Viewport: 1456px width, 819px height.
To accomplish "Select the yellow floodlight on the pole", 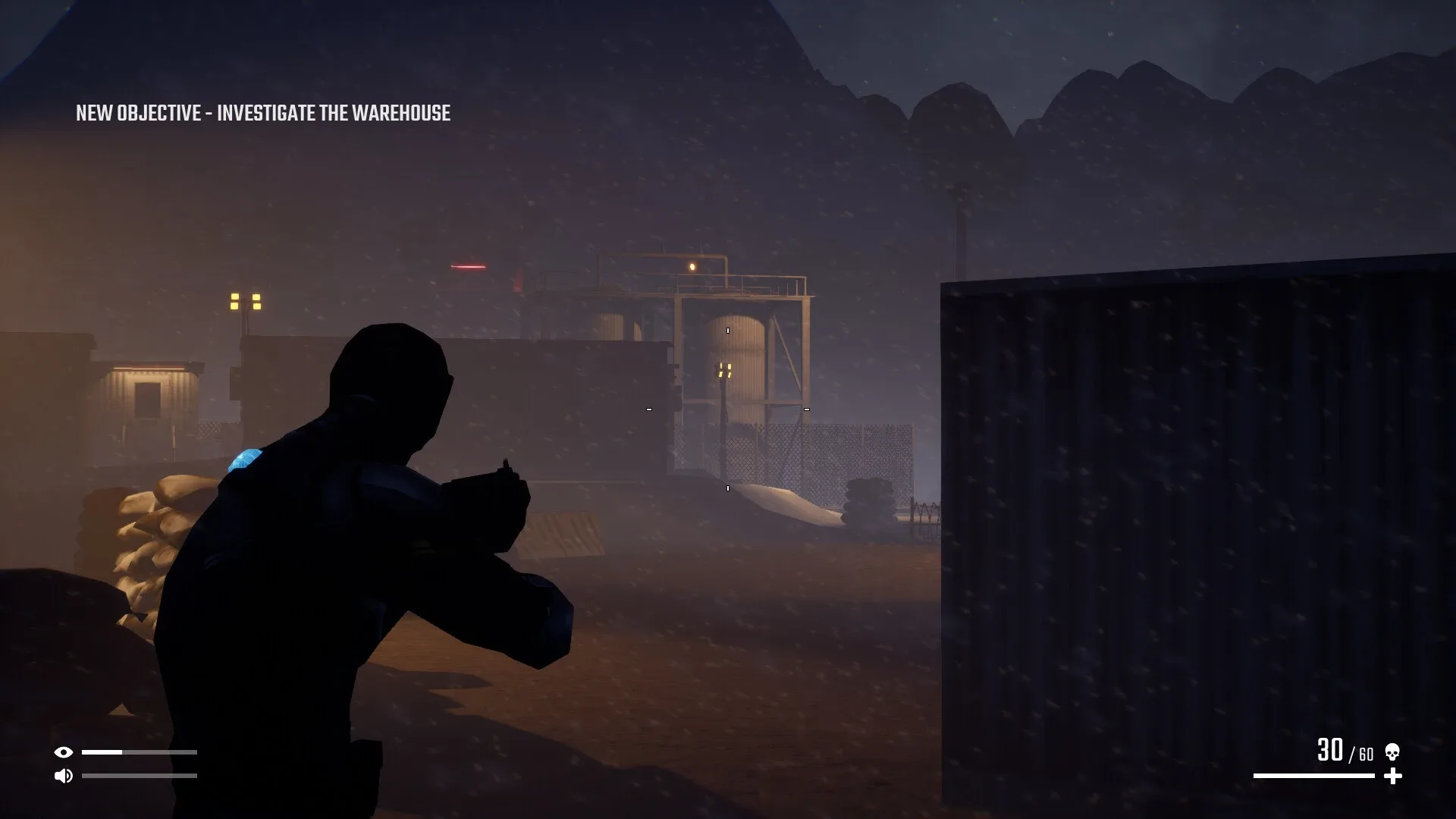I will click(x=244, y=303).
